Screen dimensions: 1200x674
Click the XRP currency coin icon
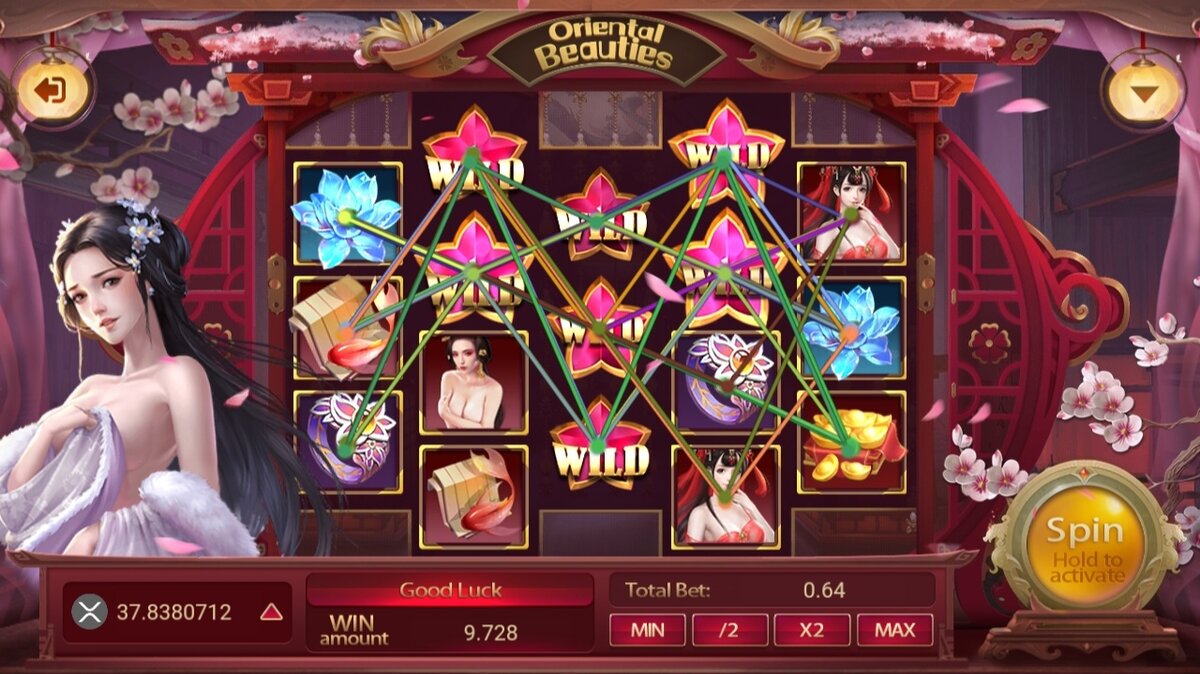tap(90, 611)
